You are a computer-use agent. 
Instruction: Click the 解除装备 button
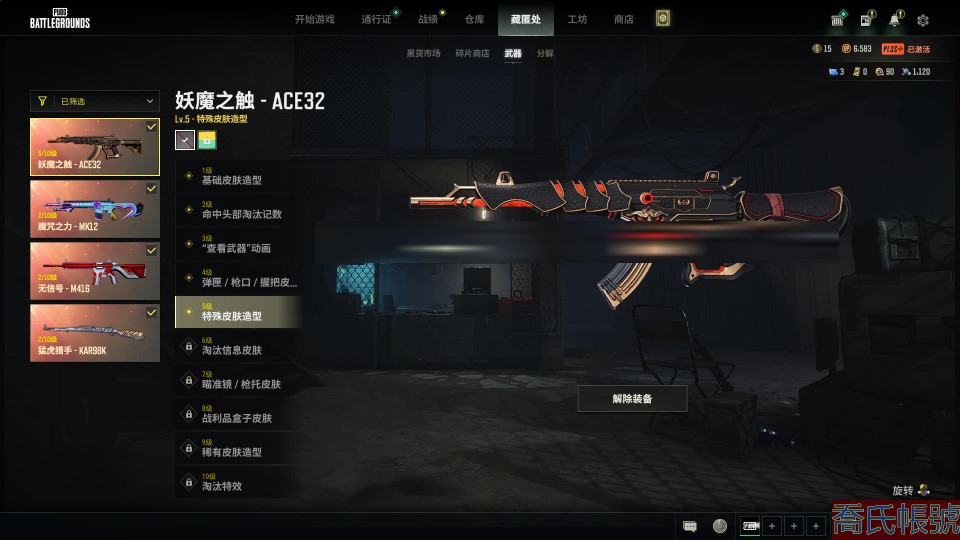632,398
